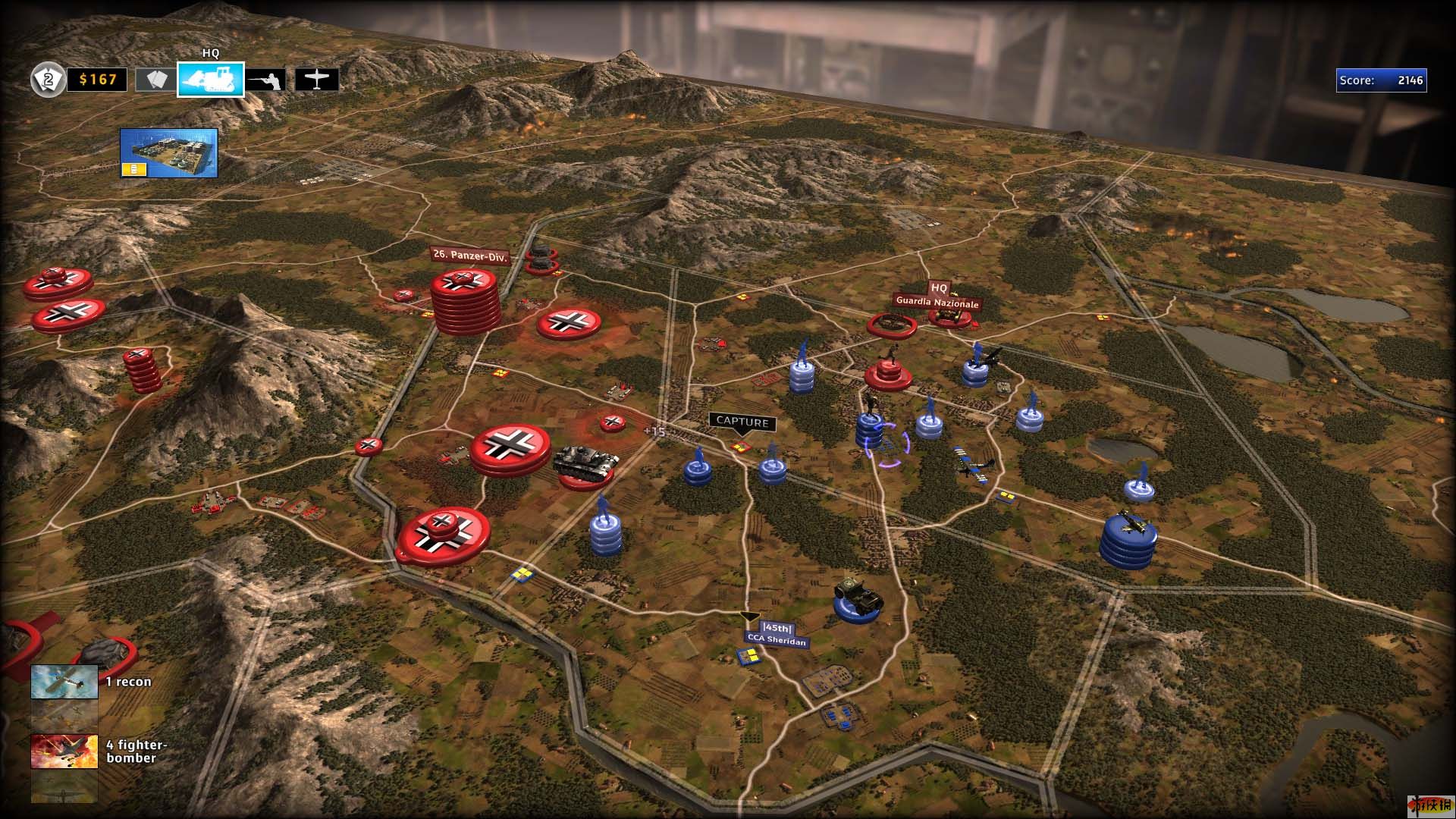Open the ruse cards counter showing 2
Image resolution: width=1456 pixels, height=819 pixels.
(x=48, y=80)
